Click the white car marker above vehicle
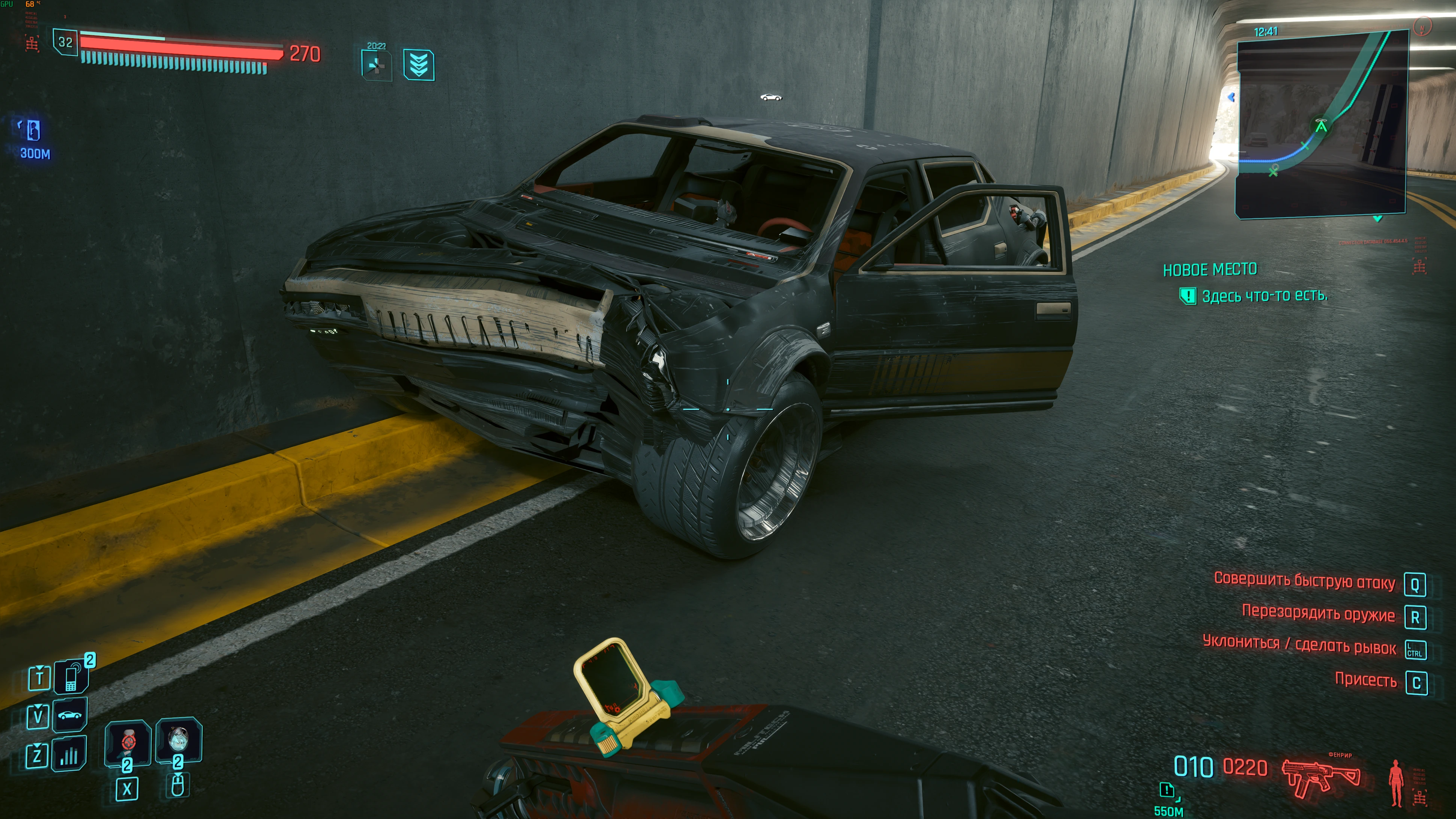The image size is (1456, 819). pos(771,97)
